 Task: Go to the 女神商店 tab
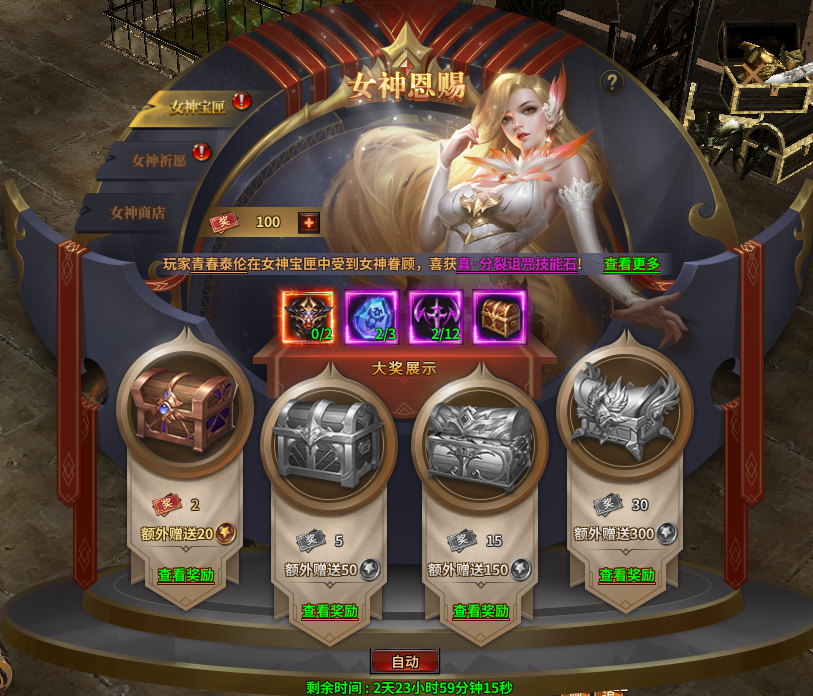[137, 212]
